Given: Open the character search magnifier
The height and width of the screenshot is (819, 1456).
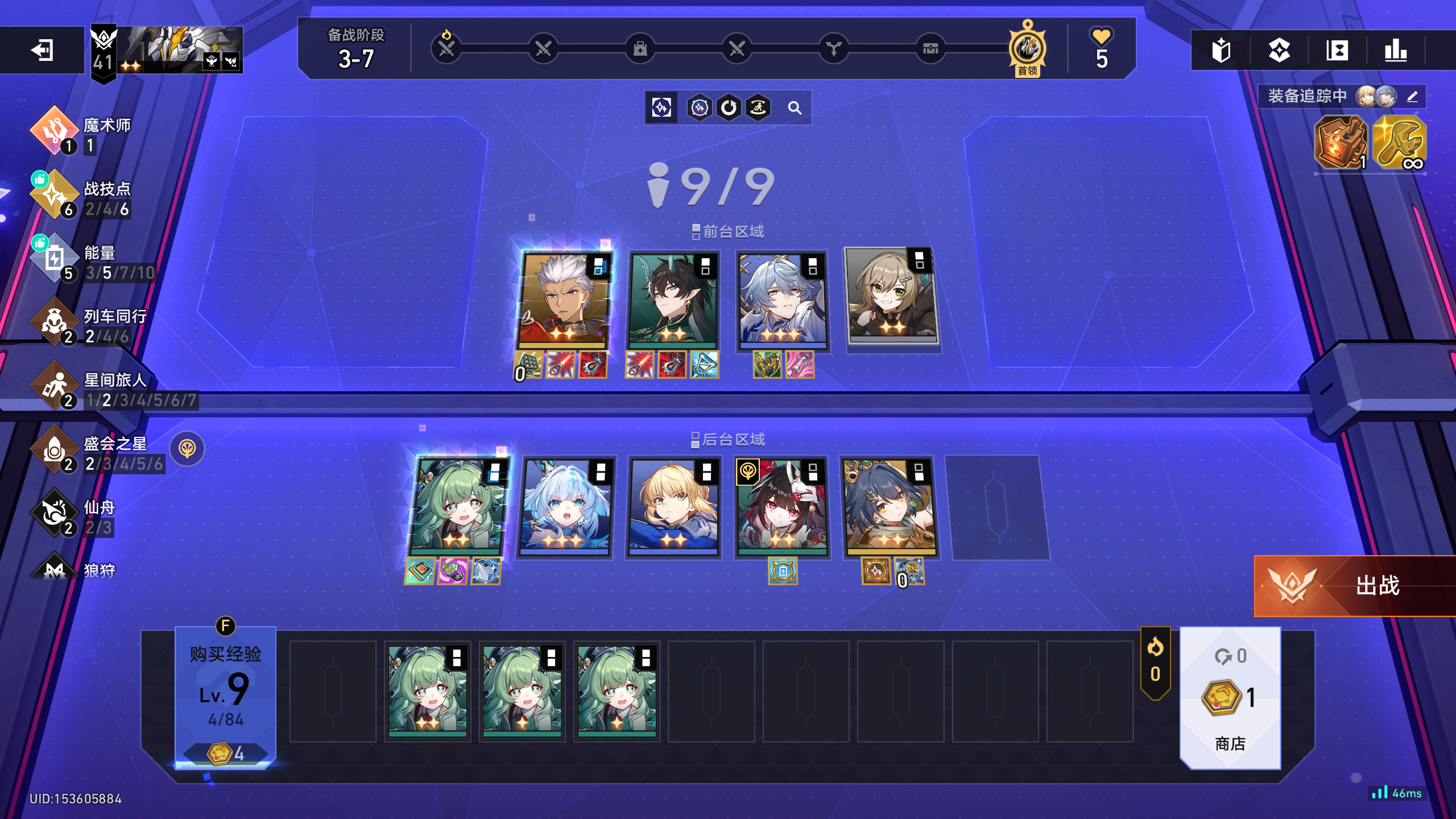Looking at the screenshot, I should click(x=795, y=107).
